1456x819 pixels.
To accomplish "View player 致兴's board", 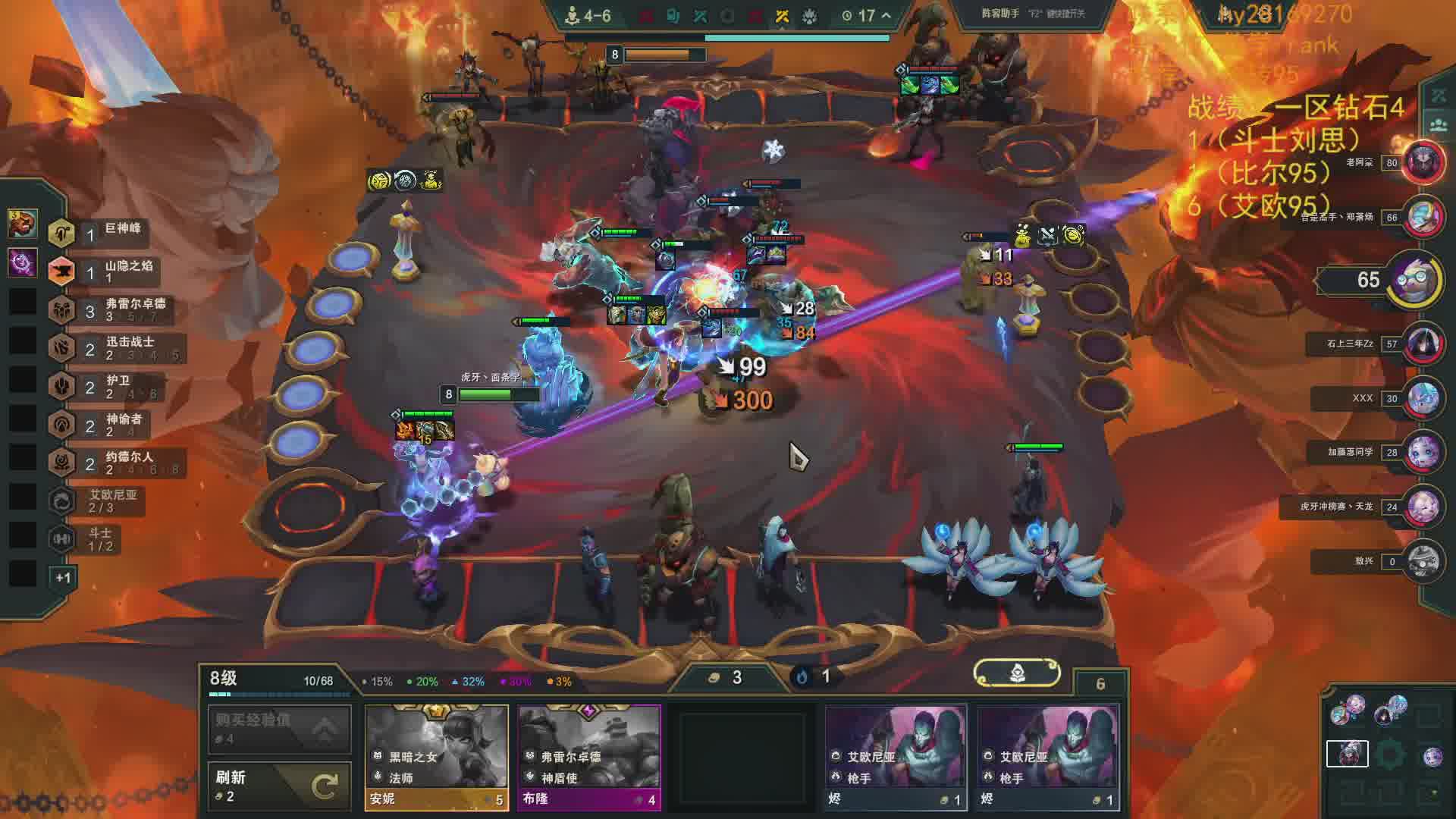I will pos(1422,561).
